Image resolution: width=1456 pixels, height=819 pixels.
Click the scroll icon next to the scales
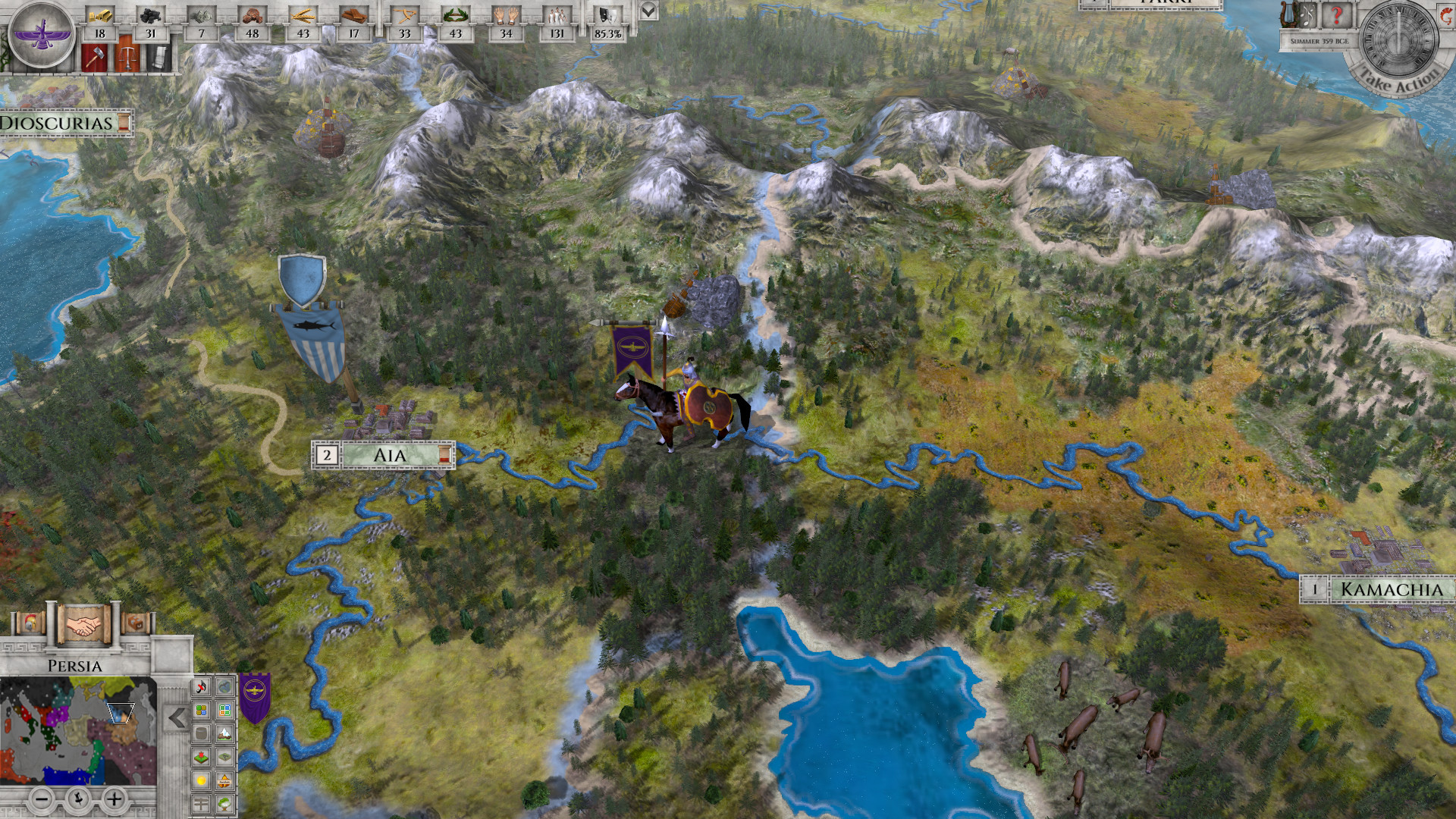[x=158, y=58]
